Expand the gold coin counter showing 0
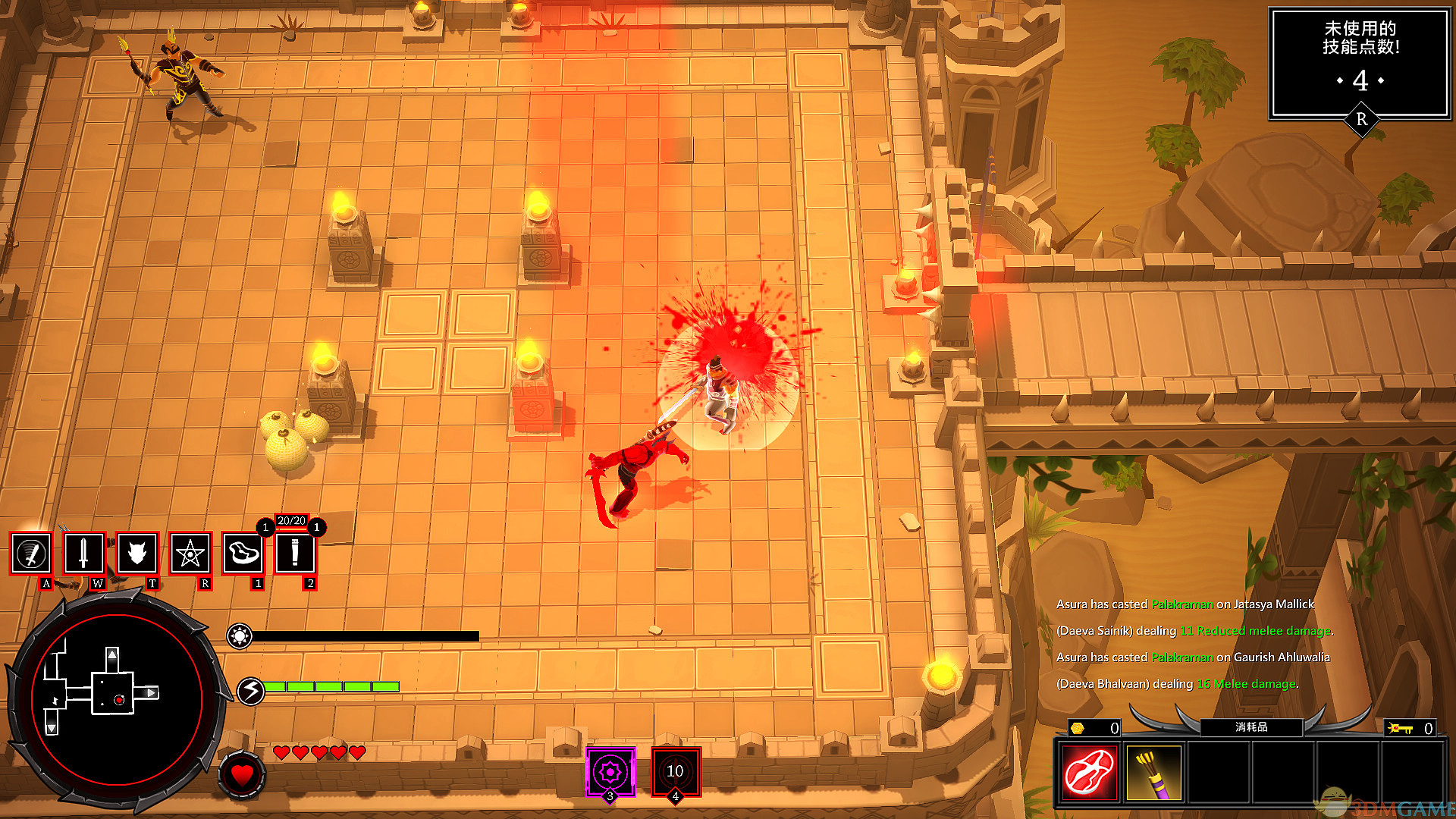The image size is (1456, 819). click(1094, 728)
